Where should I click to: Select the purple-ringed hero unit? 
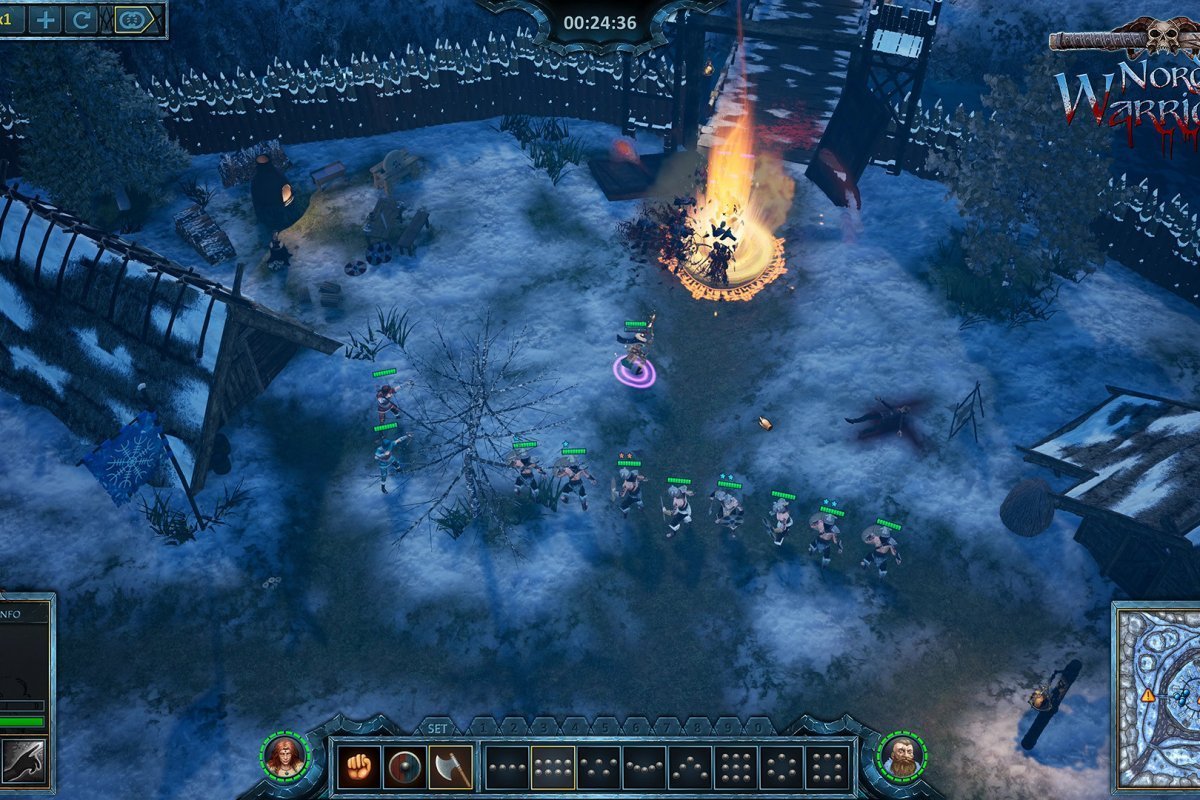(x=635, y=360)
